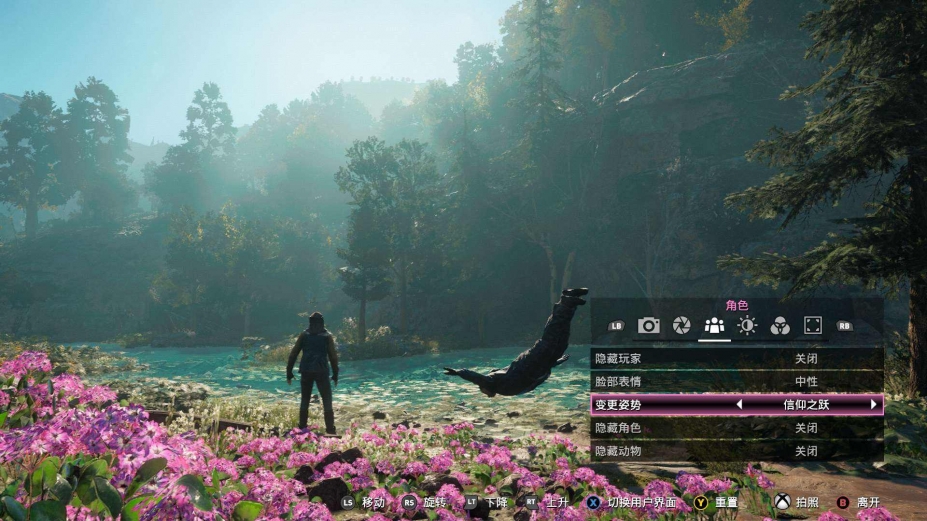Toggle the 隐藏玩家 (hide player) row
Viewport: 927px width, 521px height.
[x=737, y=358]
